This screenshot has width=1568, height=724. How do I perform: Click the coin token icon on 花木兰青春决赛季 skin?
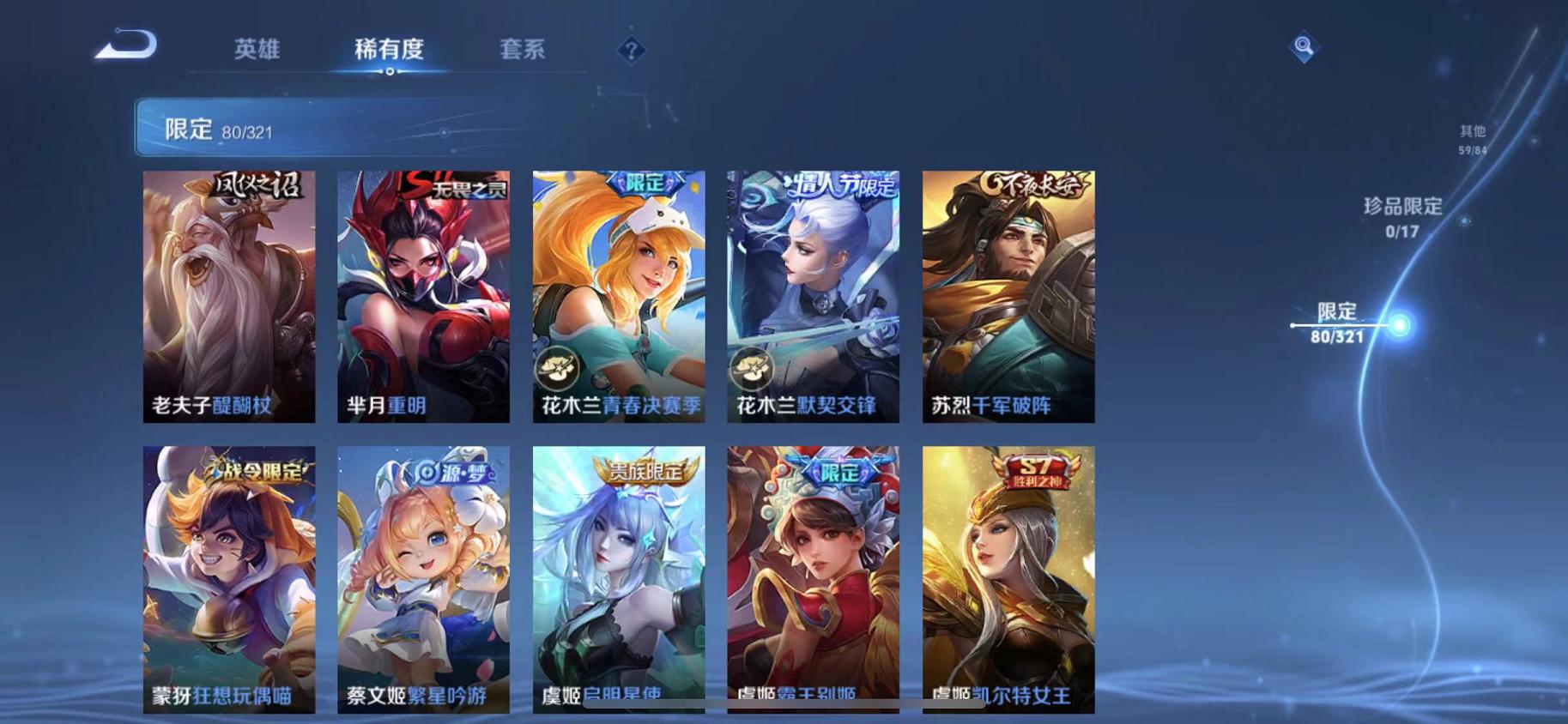[x=559, y=368]
